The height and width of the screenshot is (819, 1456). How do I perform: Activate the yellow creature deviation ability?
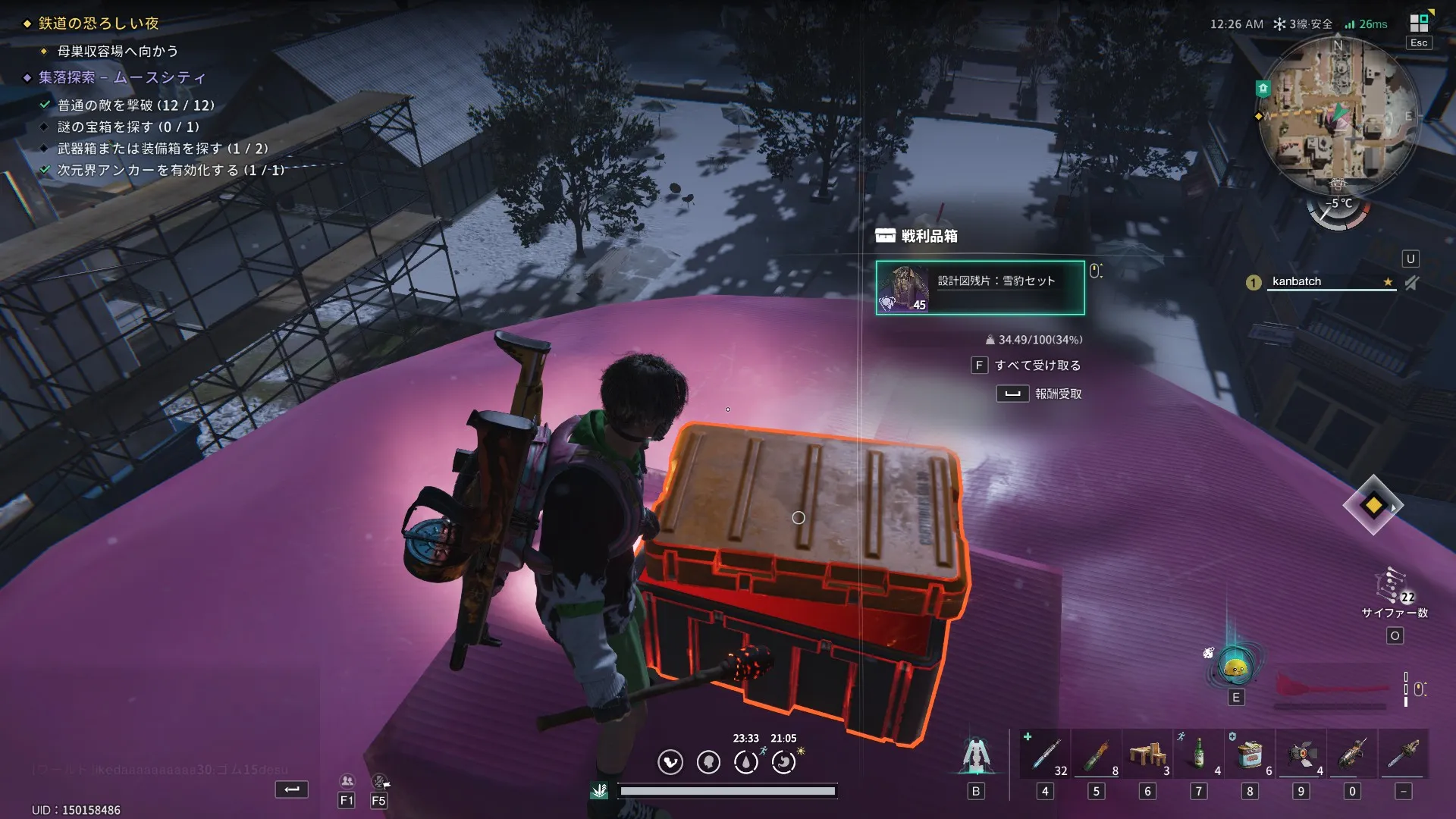click(x=1235, y=667)
